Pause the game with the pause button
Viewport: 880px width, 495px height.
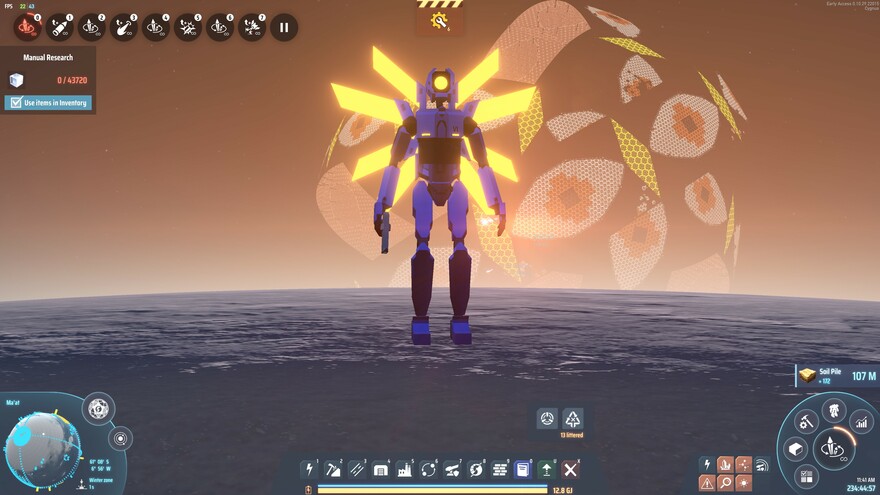pos(284,27)
